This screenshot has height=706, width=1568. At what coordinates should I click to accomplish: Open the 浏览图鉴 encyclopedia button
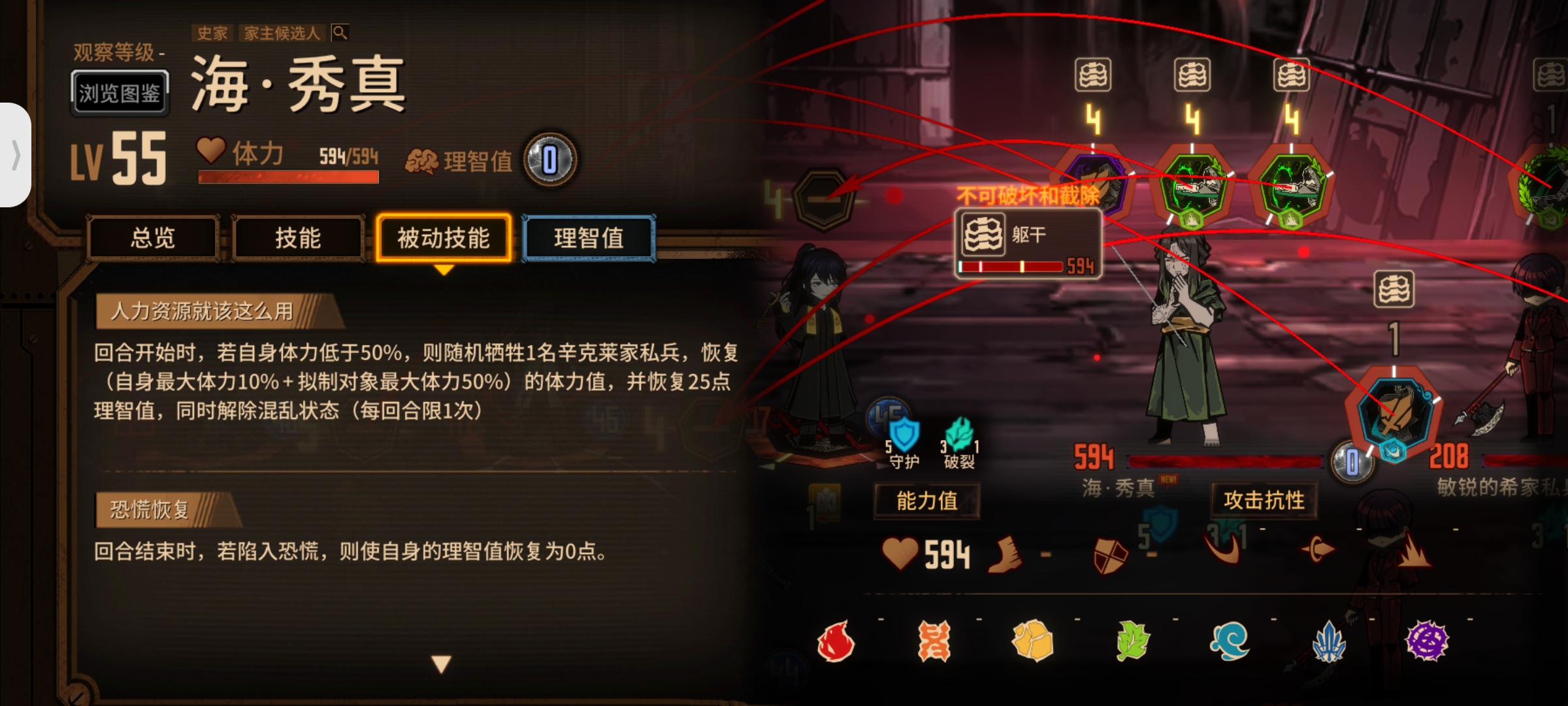[x=120, y=93]
